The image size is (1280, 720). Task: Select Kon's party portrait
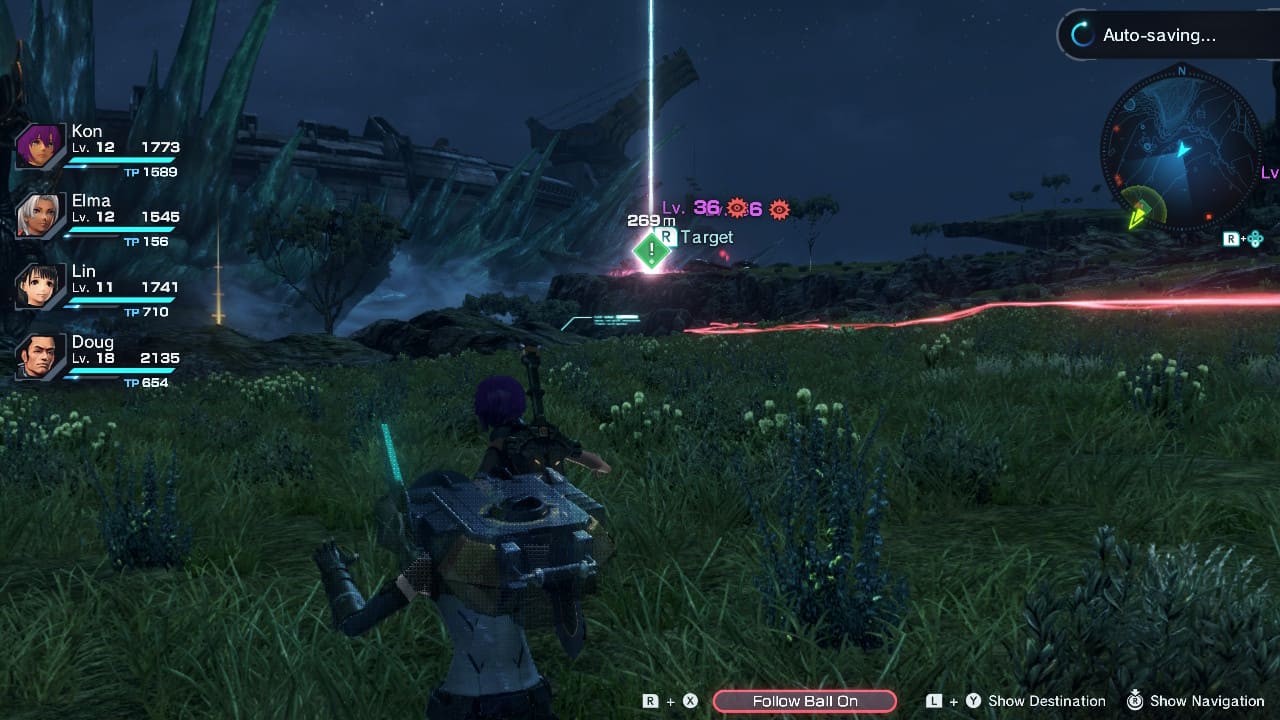click(41, 146)
